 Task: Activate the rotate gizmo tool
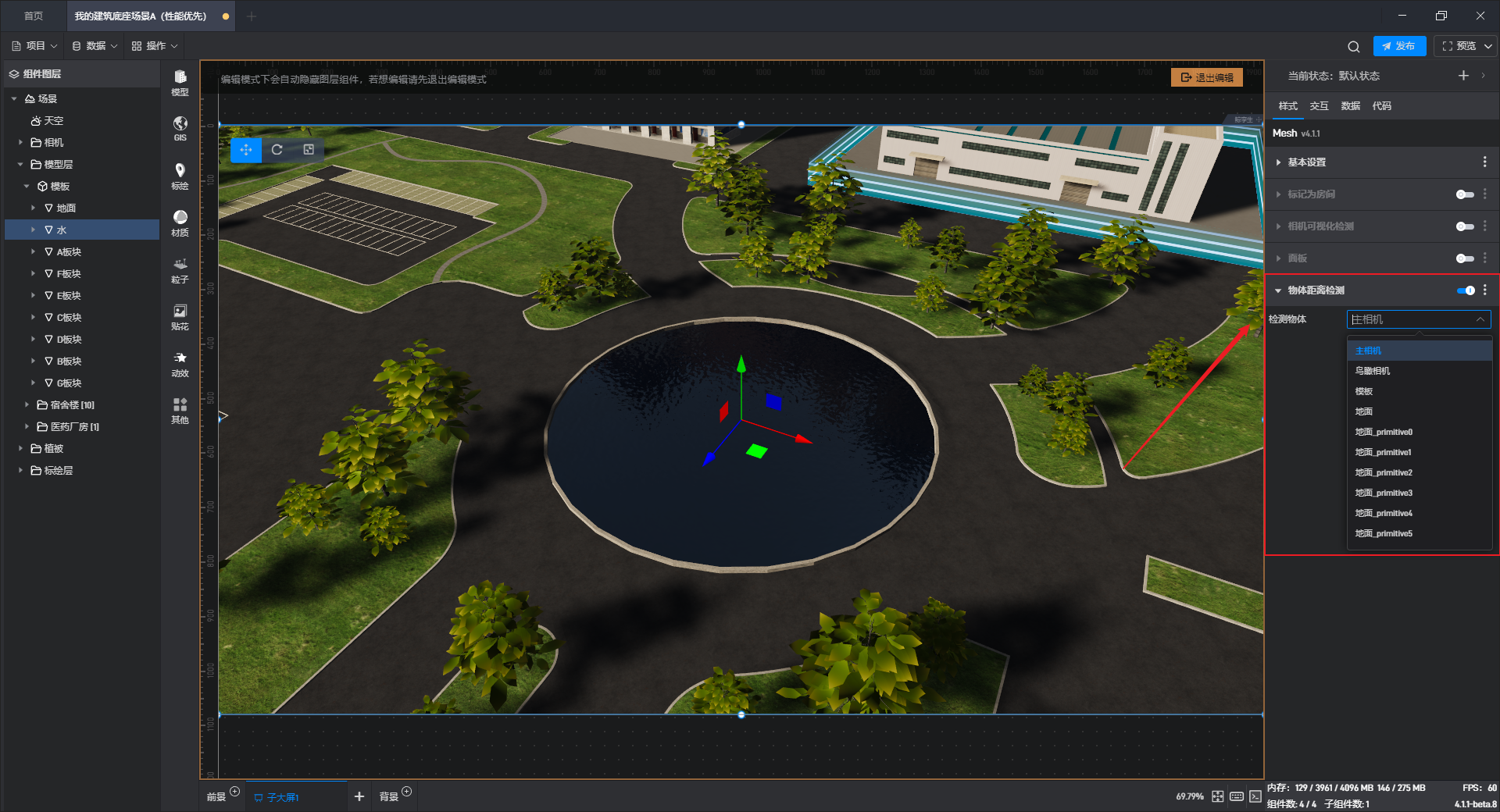click(x=277, y=150)
